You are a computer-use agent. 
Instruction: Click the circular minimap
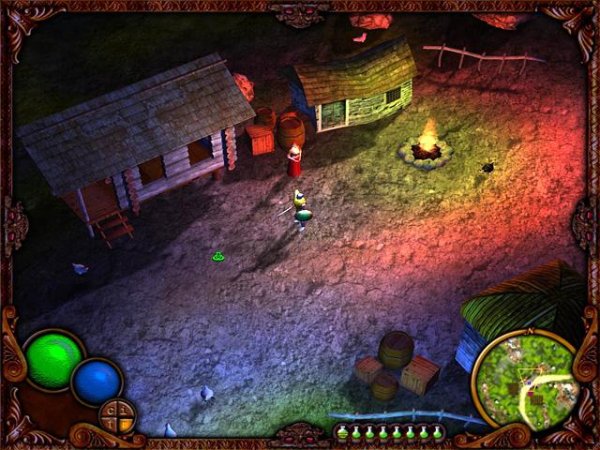[x=524, y=379]
